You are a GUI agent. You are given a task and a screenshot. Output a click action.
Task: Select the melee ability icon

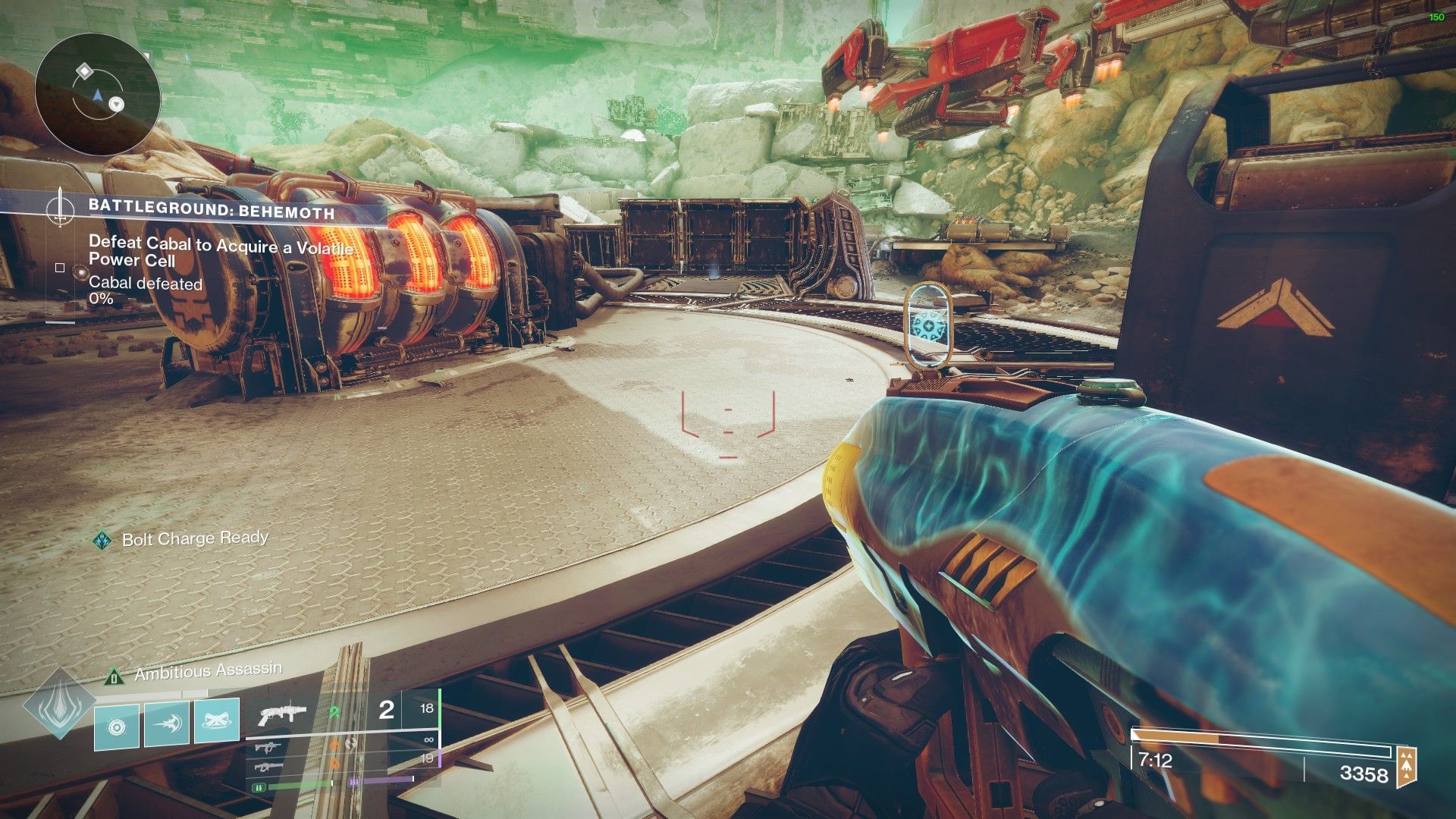167,723
